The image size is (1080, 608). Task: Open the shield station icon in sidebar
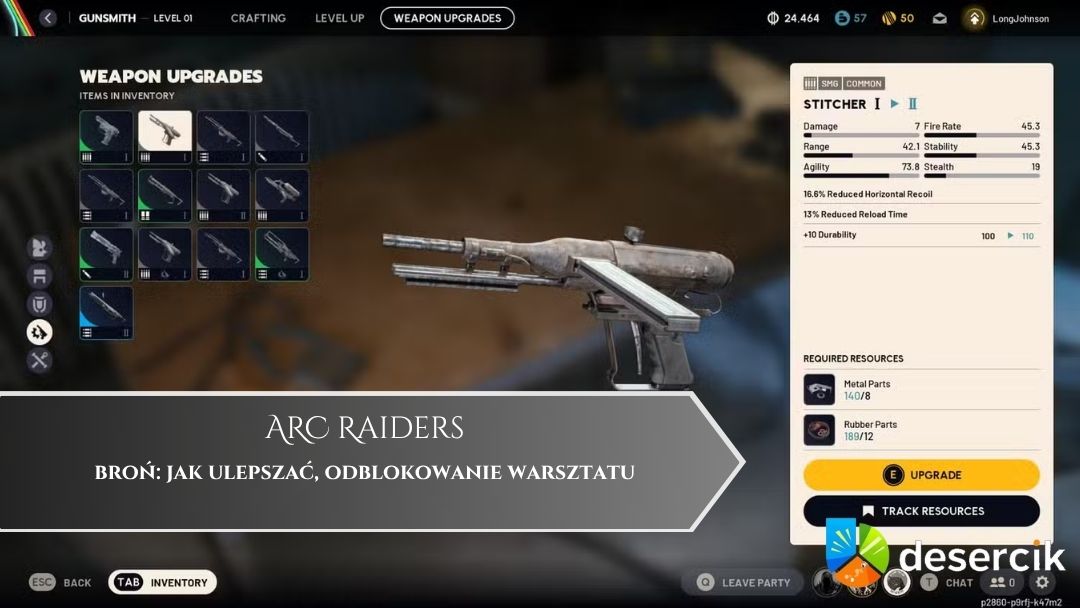(40, 304)
